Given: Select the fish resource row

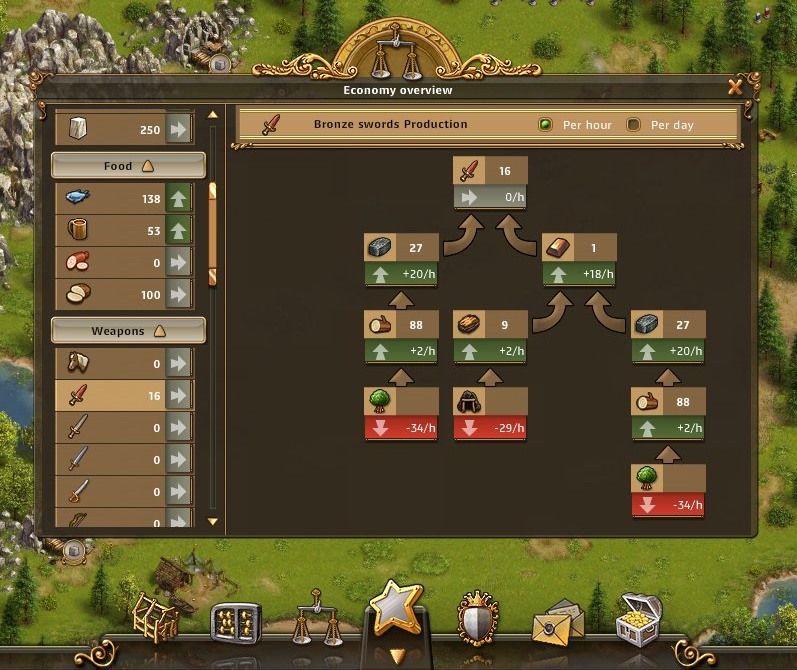Looking at the screenshot, I should click(x=122, y=199).
